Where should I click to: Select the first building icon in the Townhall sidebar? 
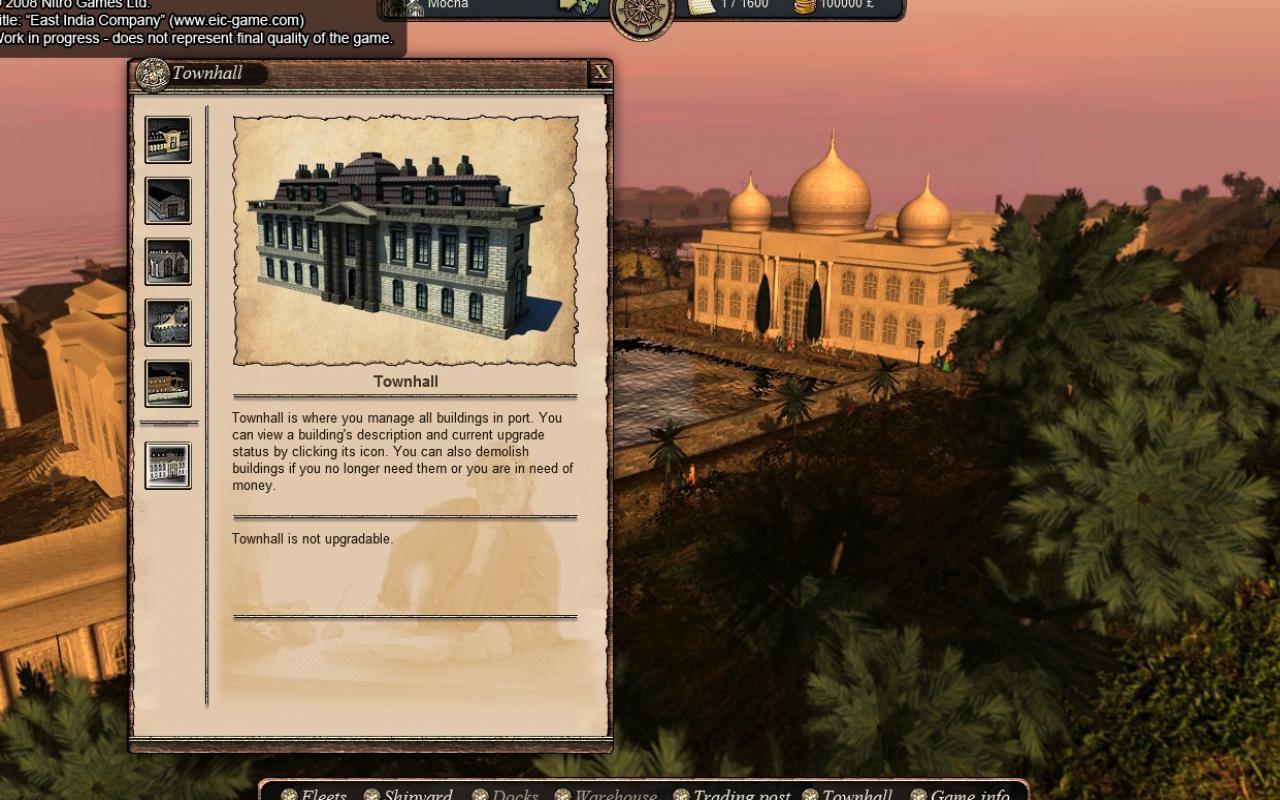(167, 141)
